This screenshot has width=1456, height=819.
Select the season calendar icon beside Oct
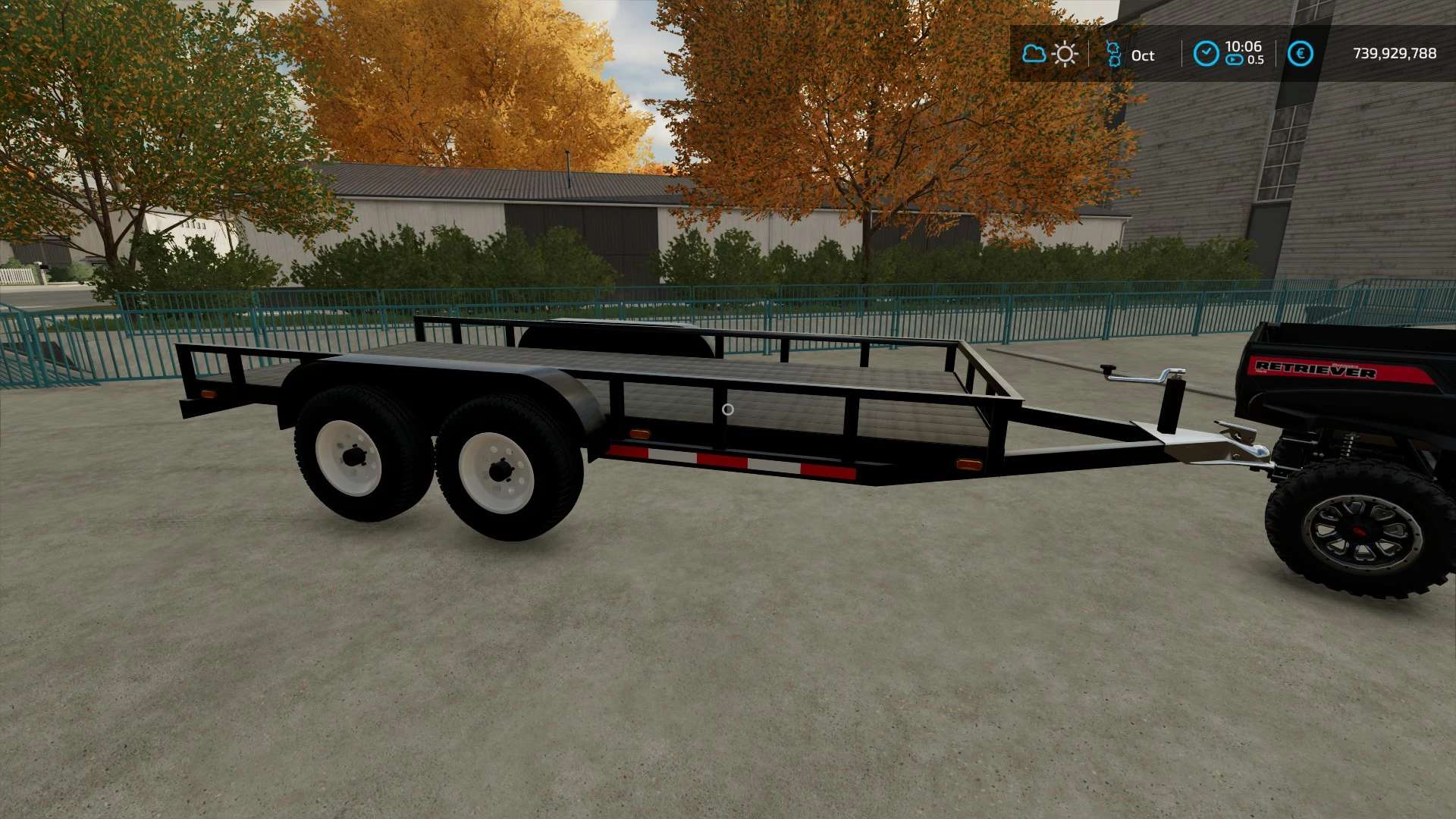tap(1113, 54)
